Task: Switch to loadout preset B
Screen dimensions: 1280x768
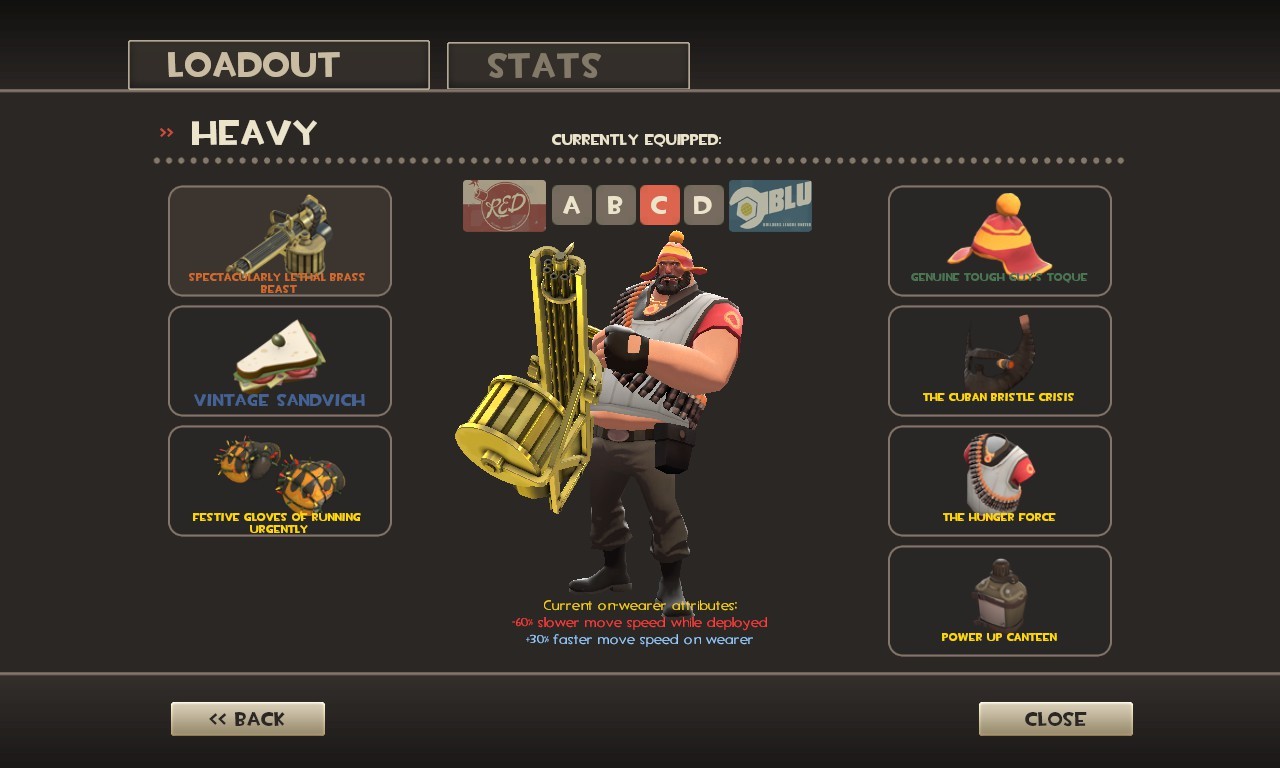Action: click(x=616, y=205)
